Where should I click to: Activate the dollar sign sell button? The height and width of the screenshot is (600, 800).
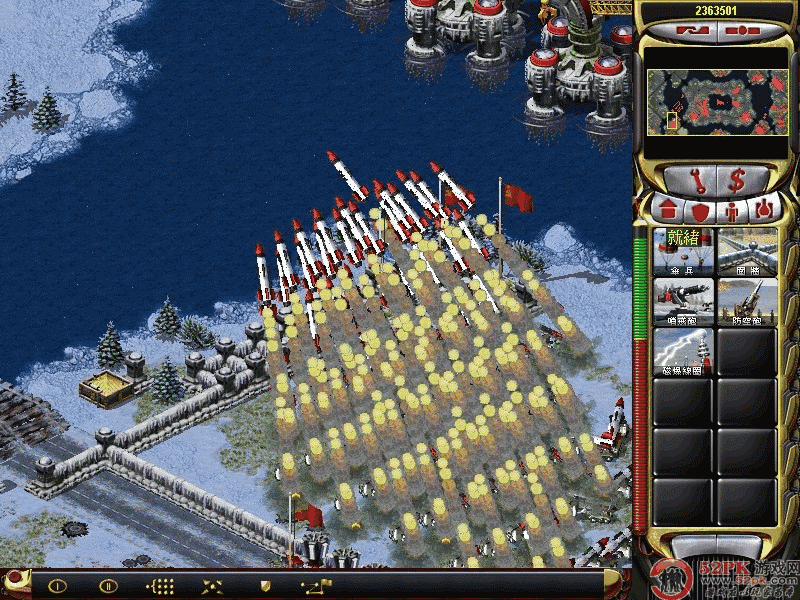click(738, 180)
